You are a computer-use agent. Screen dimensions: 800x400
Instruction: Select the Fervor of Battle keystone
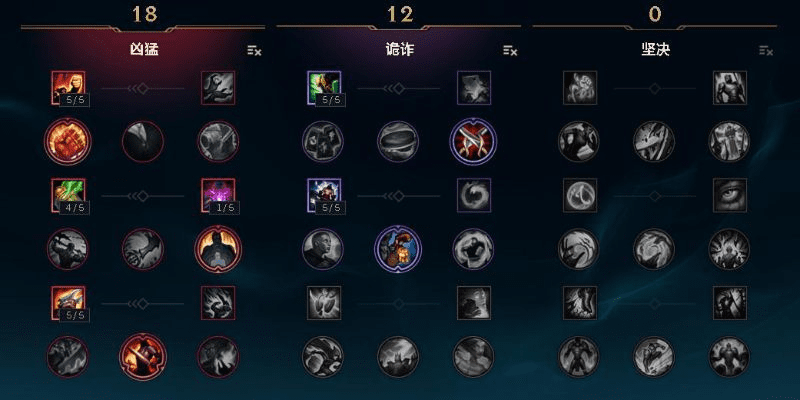point(141,356)
